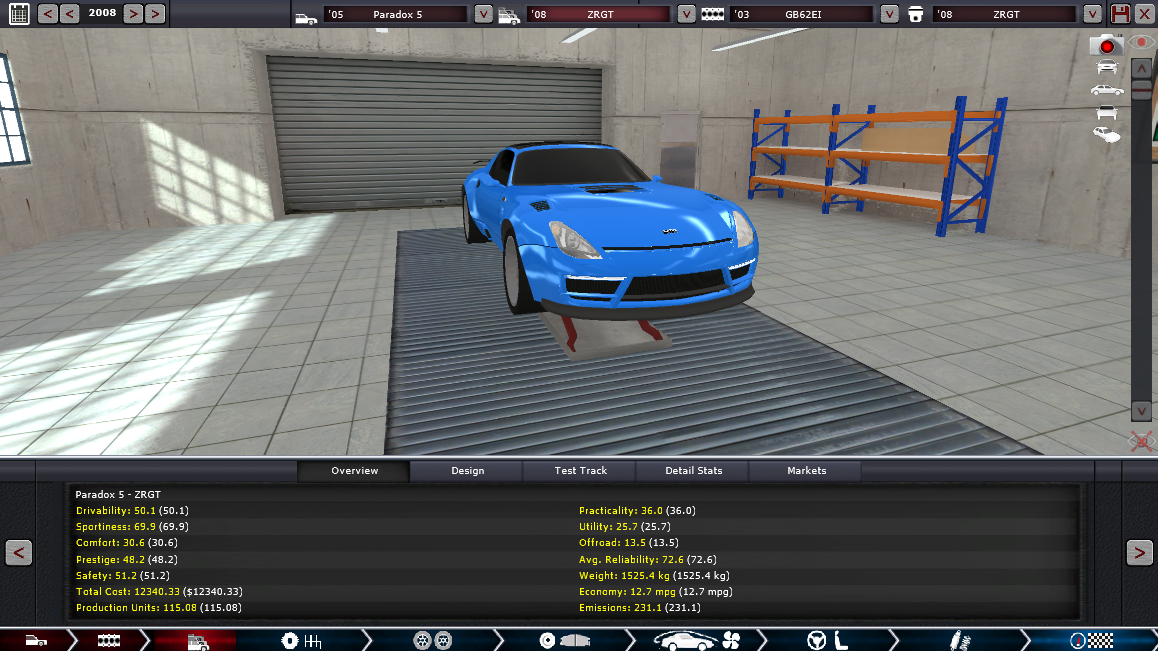This screenshot has height=651, width=1158.
Task: Open the Test Track tab
Action: coord(580,471)
